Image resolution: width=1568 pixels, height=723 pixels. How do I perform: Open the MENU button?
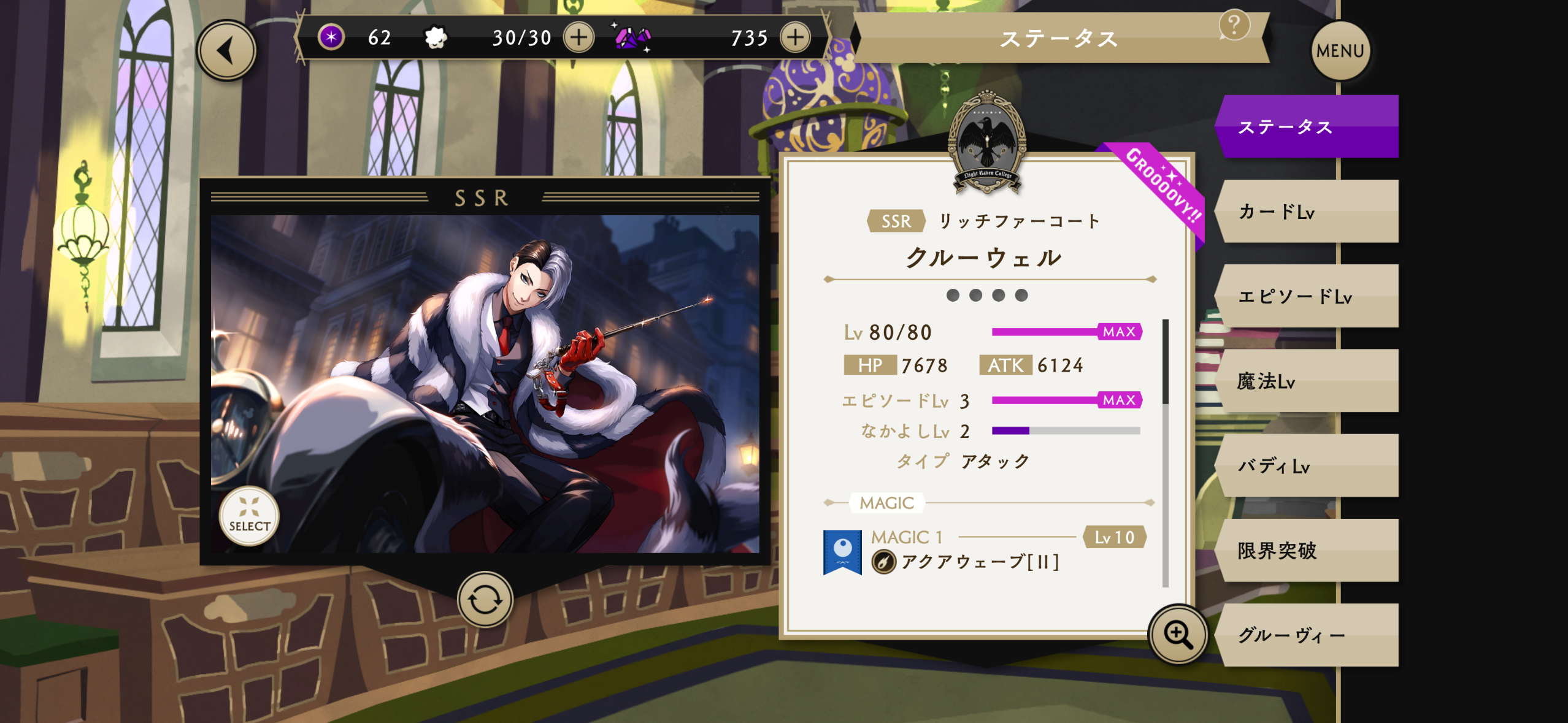[1340, 51]
